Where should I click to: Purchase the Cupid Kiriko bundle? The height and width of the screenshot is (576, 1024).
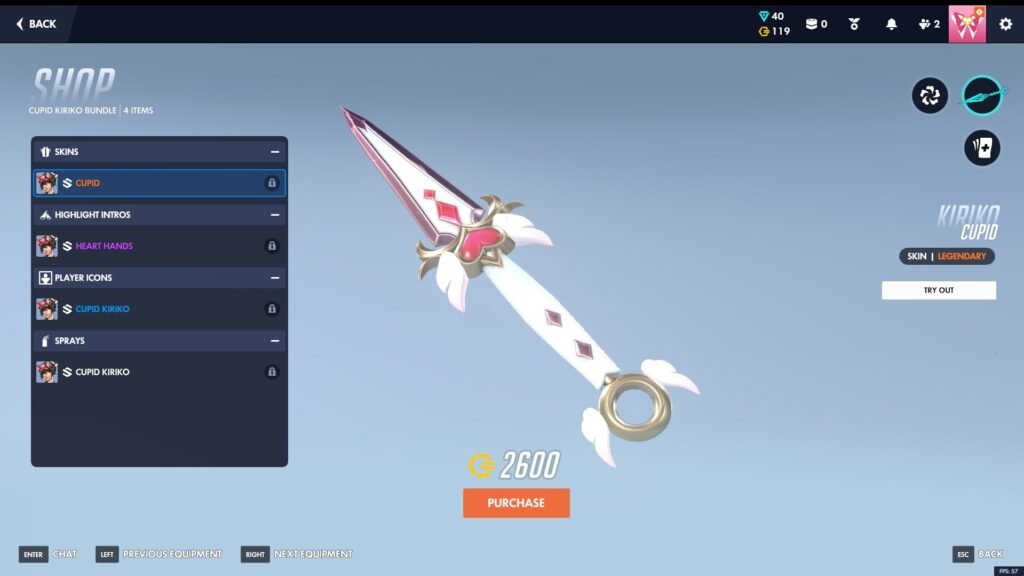516,503
